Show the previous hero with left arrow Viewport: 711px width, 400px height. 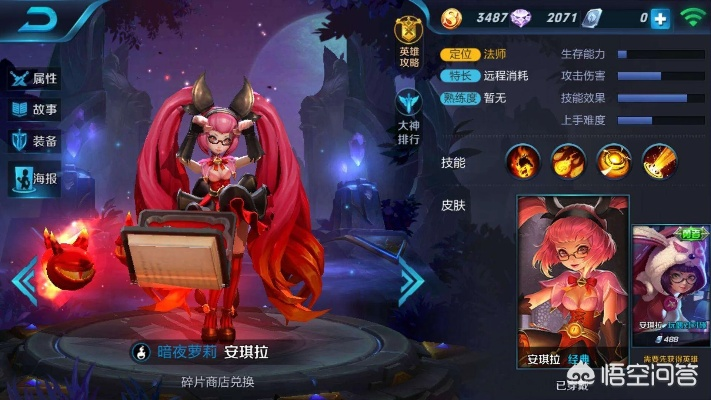[25, 281]
